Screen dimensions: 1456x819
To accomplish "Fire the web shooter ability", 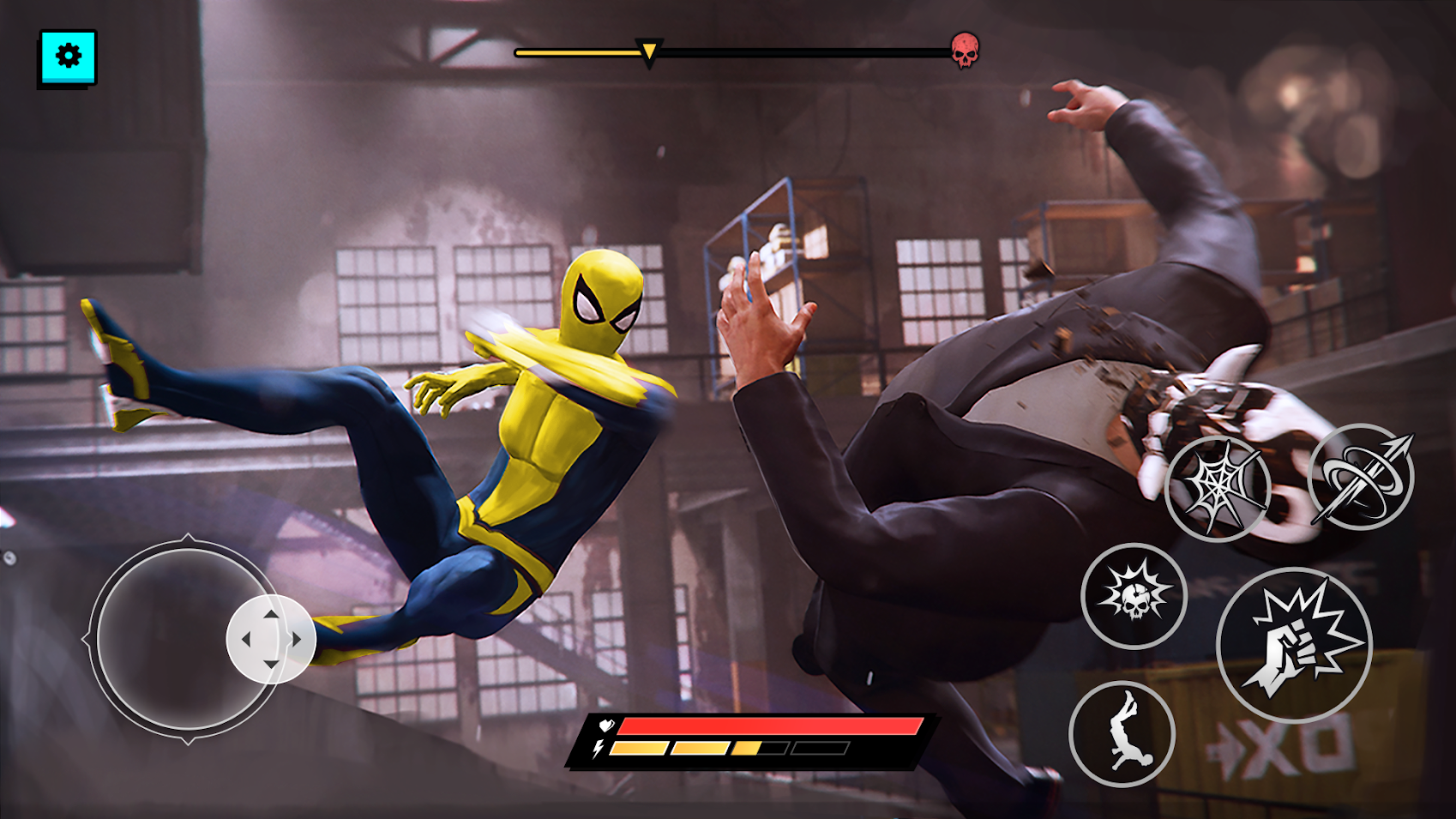I will 1220,489.
